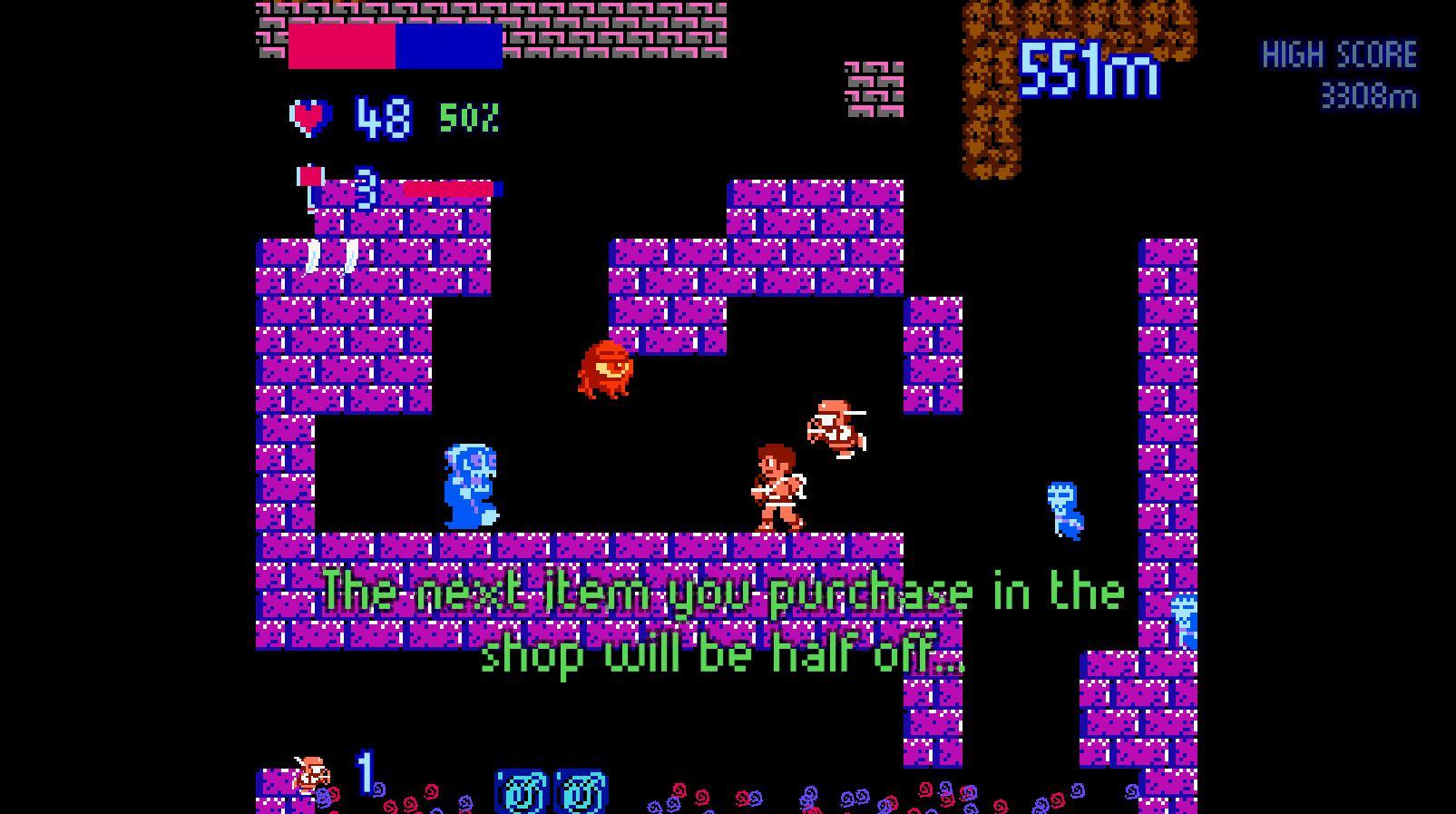
Task: Click the heart count showing 48
Action: pos(382,116)
